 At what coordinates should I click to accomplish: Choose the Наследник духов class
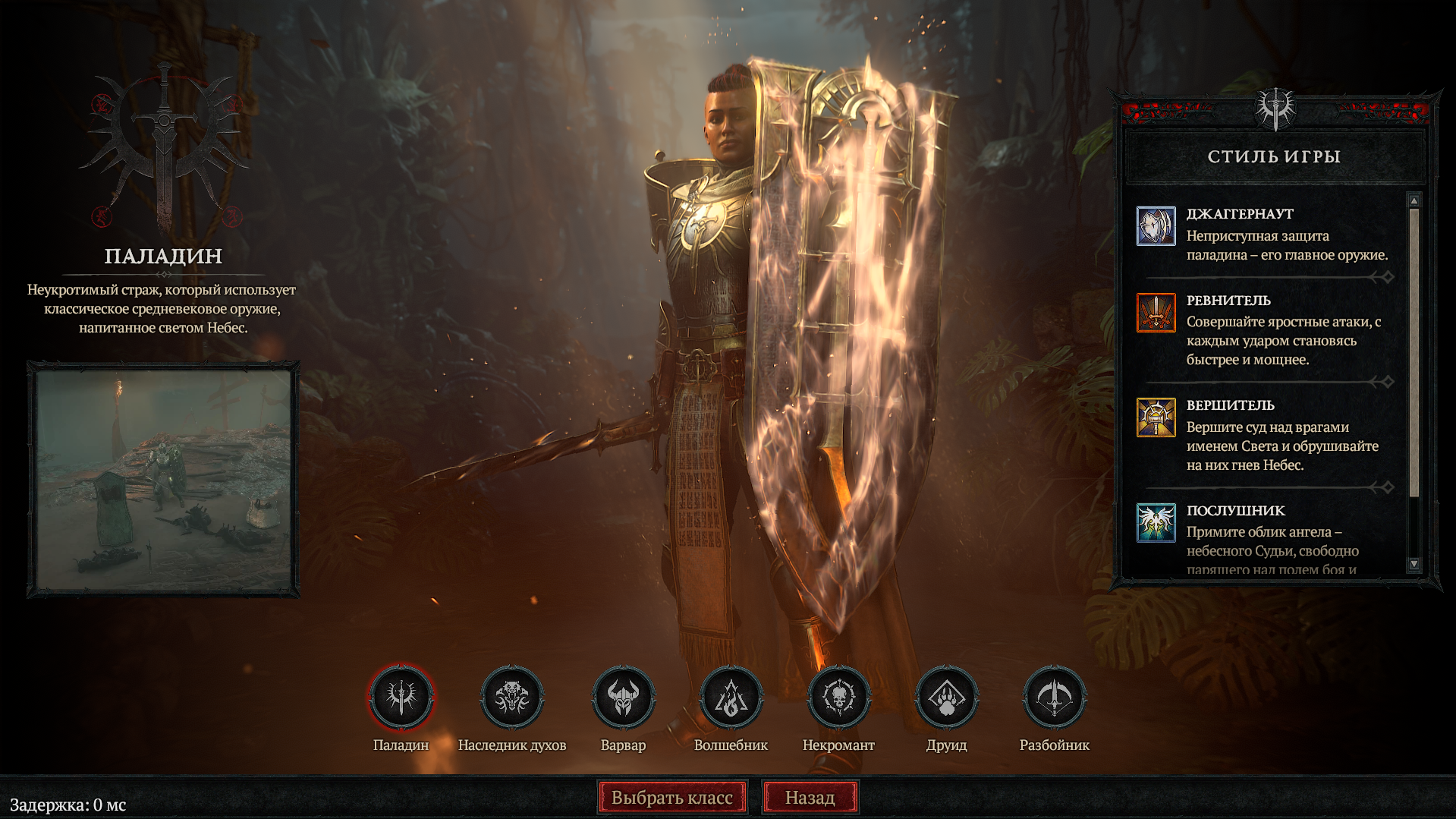tap(512, 697)
